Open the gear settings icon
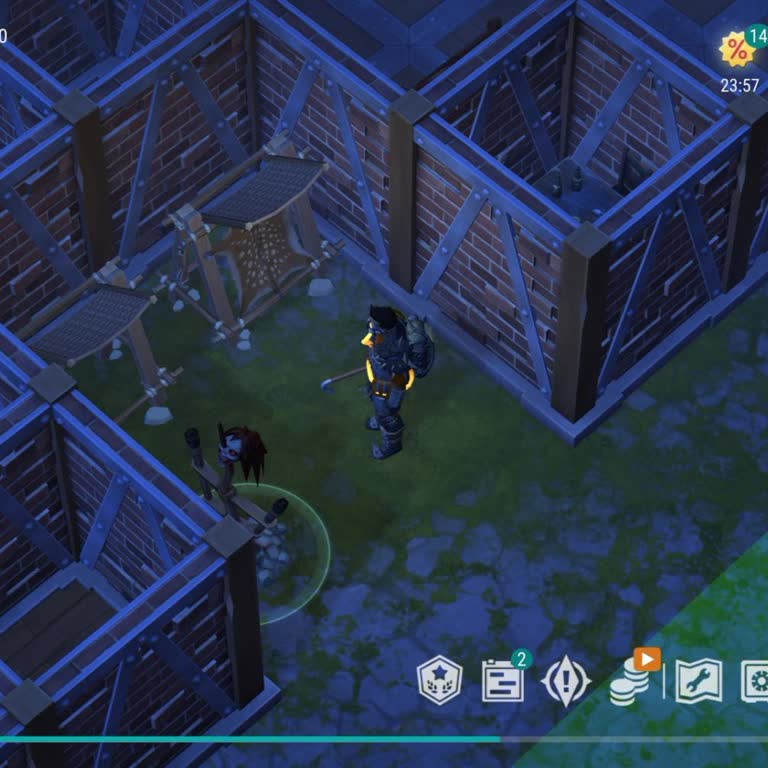Image resolution: width=768 pixels, height=768 pixels. (757, 681)
